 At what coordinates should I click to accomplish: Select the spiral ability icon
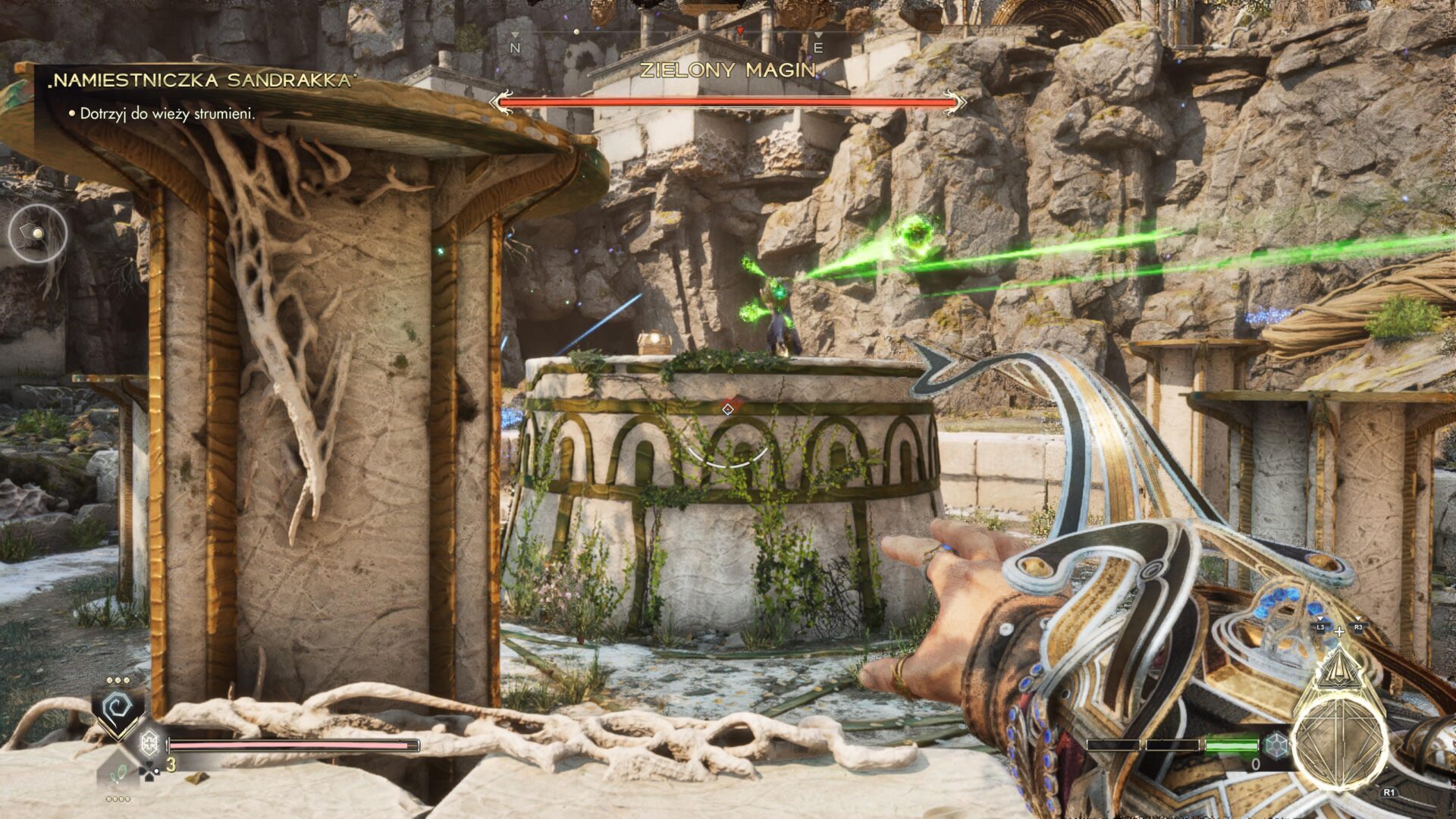118,709
